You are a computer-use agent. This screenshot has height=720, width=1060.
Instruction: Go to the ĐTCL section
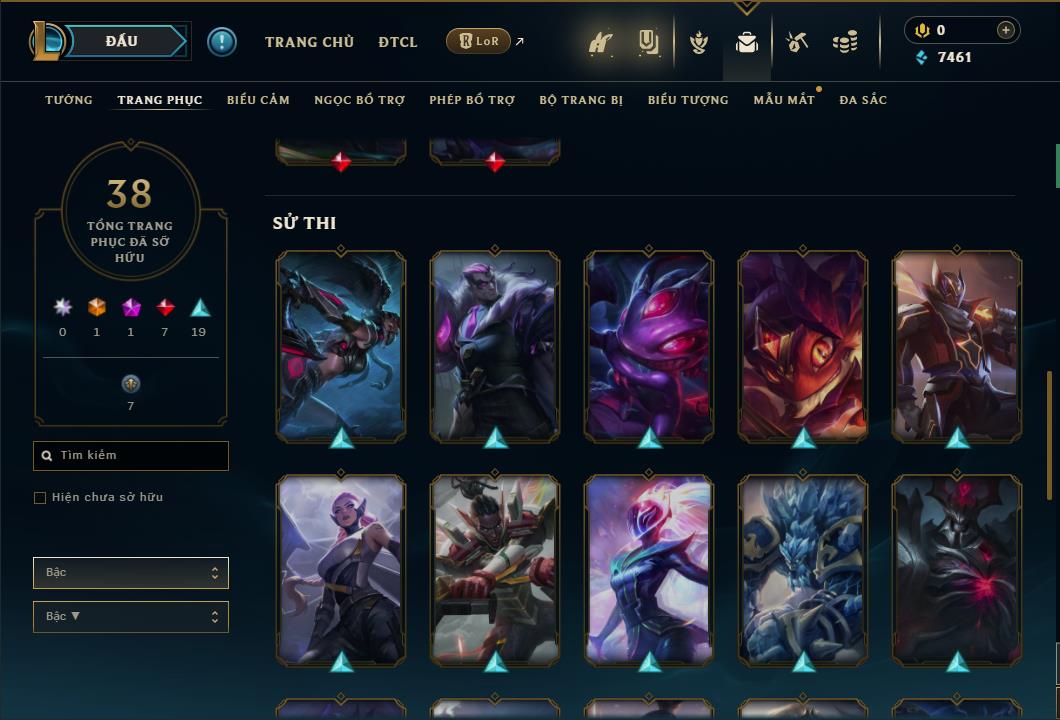398,42
